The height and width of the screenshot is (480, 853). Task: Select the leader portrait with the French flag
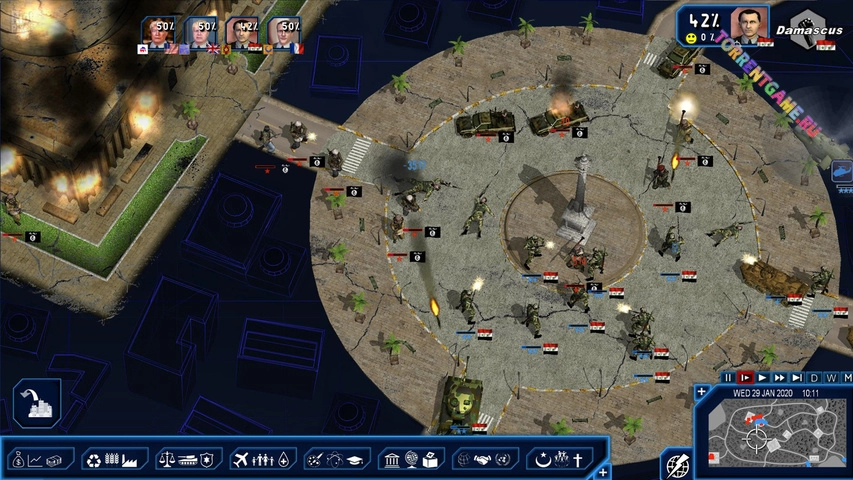286,32
